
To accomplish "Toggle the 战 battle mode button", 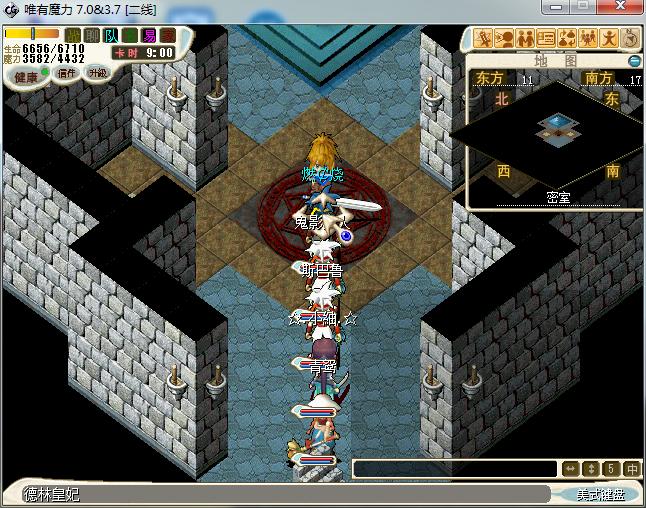I will pyautogui.click(x=73, y=36).
